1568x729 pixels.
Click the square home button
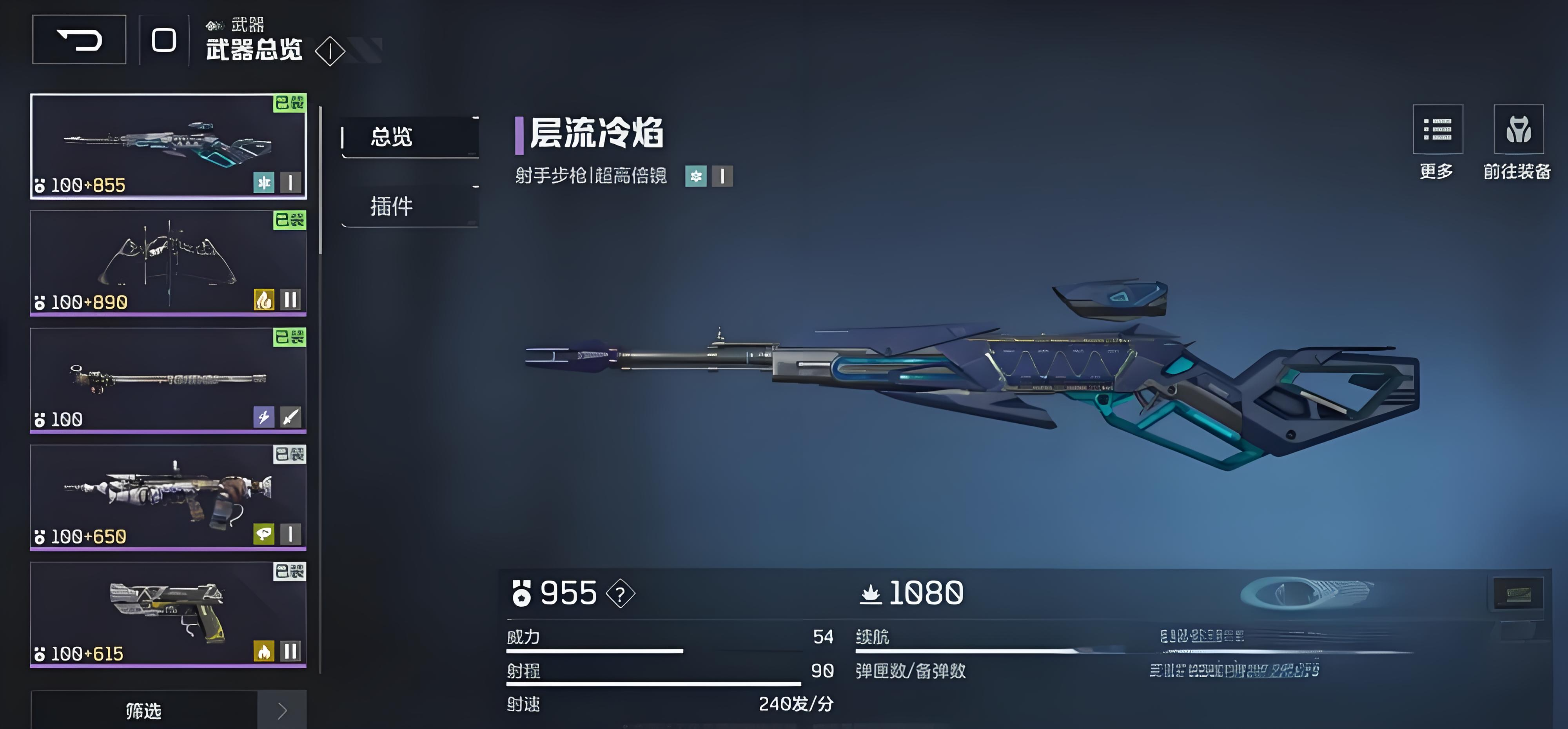point(164,40)
